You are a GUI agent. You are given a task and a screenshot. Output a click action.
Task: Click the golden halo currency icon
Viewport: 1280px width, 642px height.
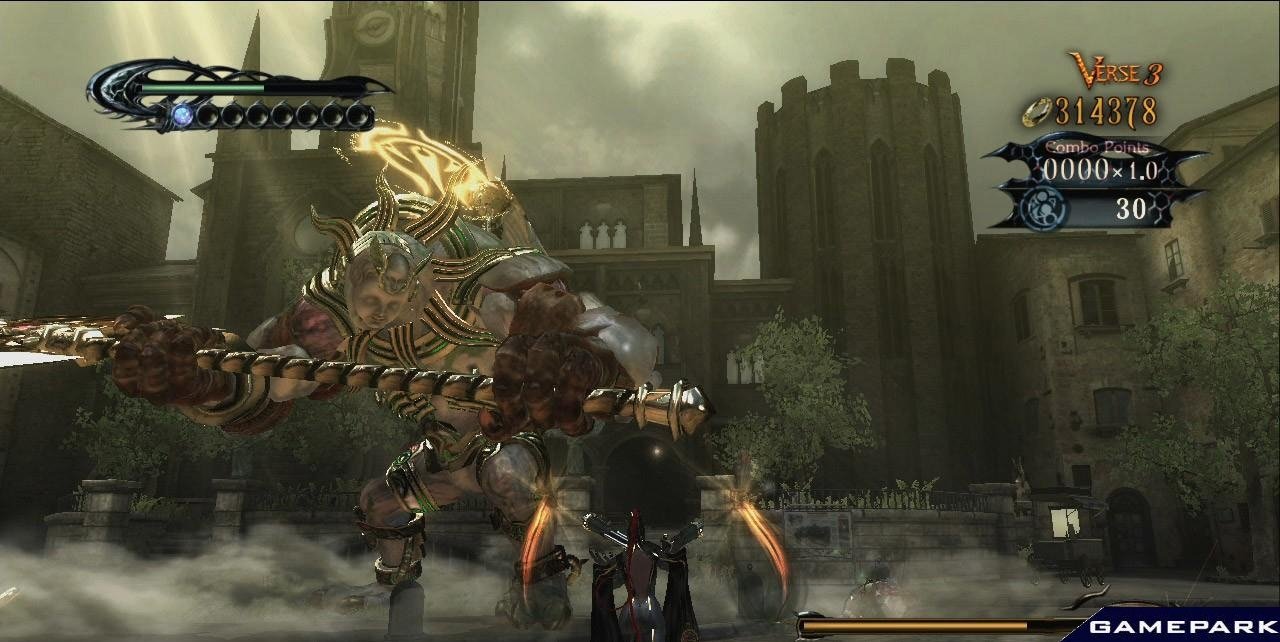tap(1038, 112)
